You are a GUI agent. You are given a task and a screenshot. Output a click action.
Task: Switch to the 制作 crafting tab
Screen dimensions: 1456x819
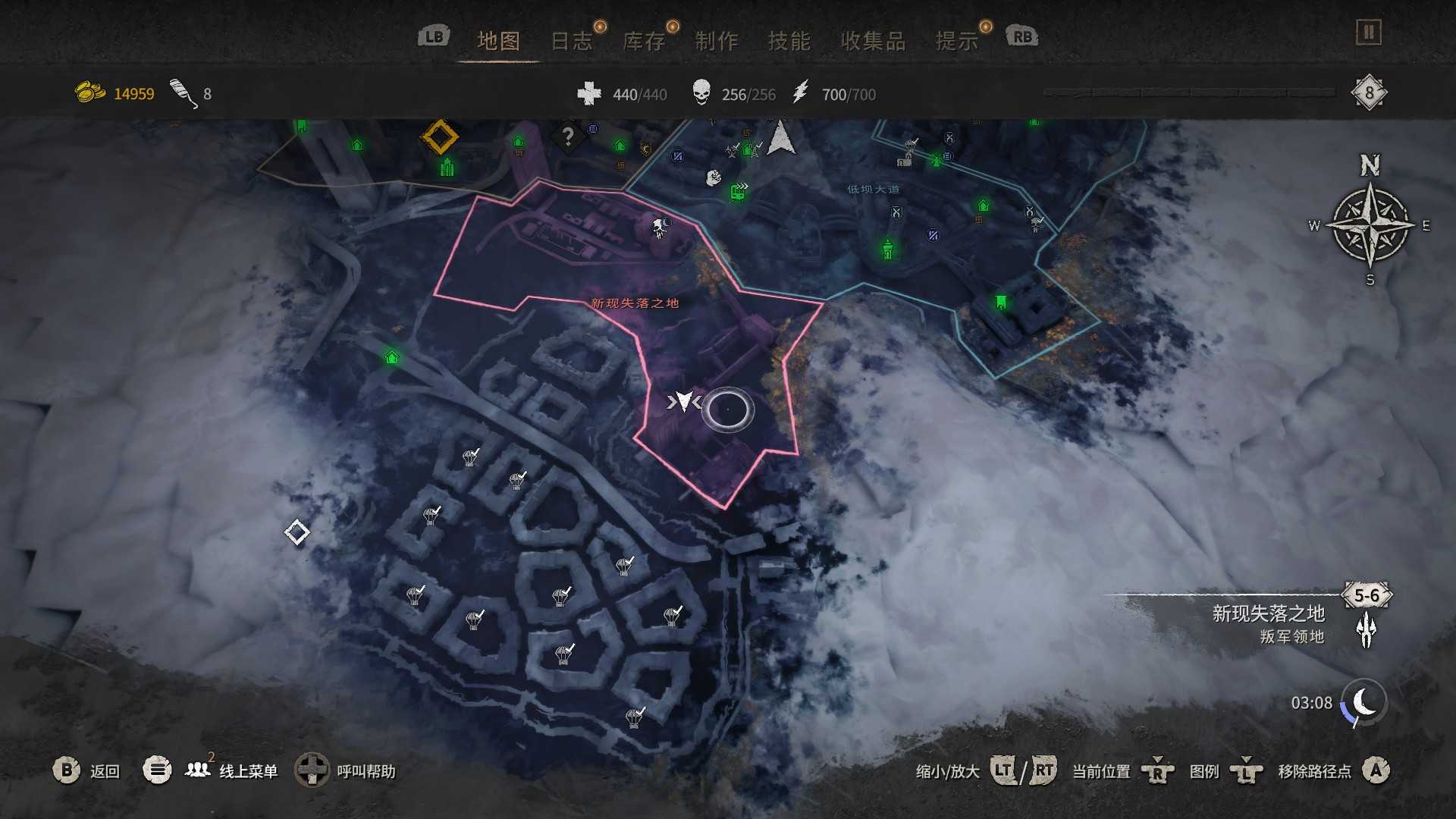[x=717, y=40]
